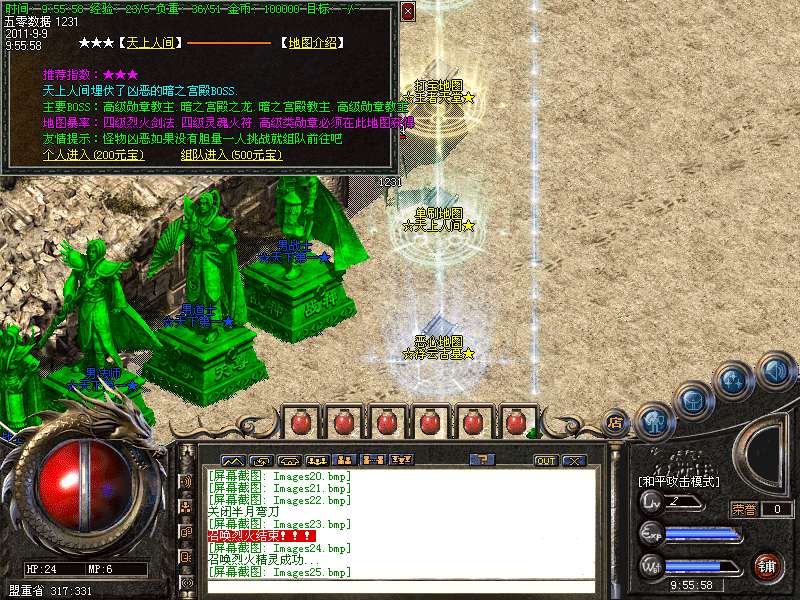Choose team entry for 500 yuanbao

231,155
